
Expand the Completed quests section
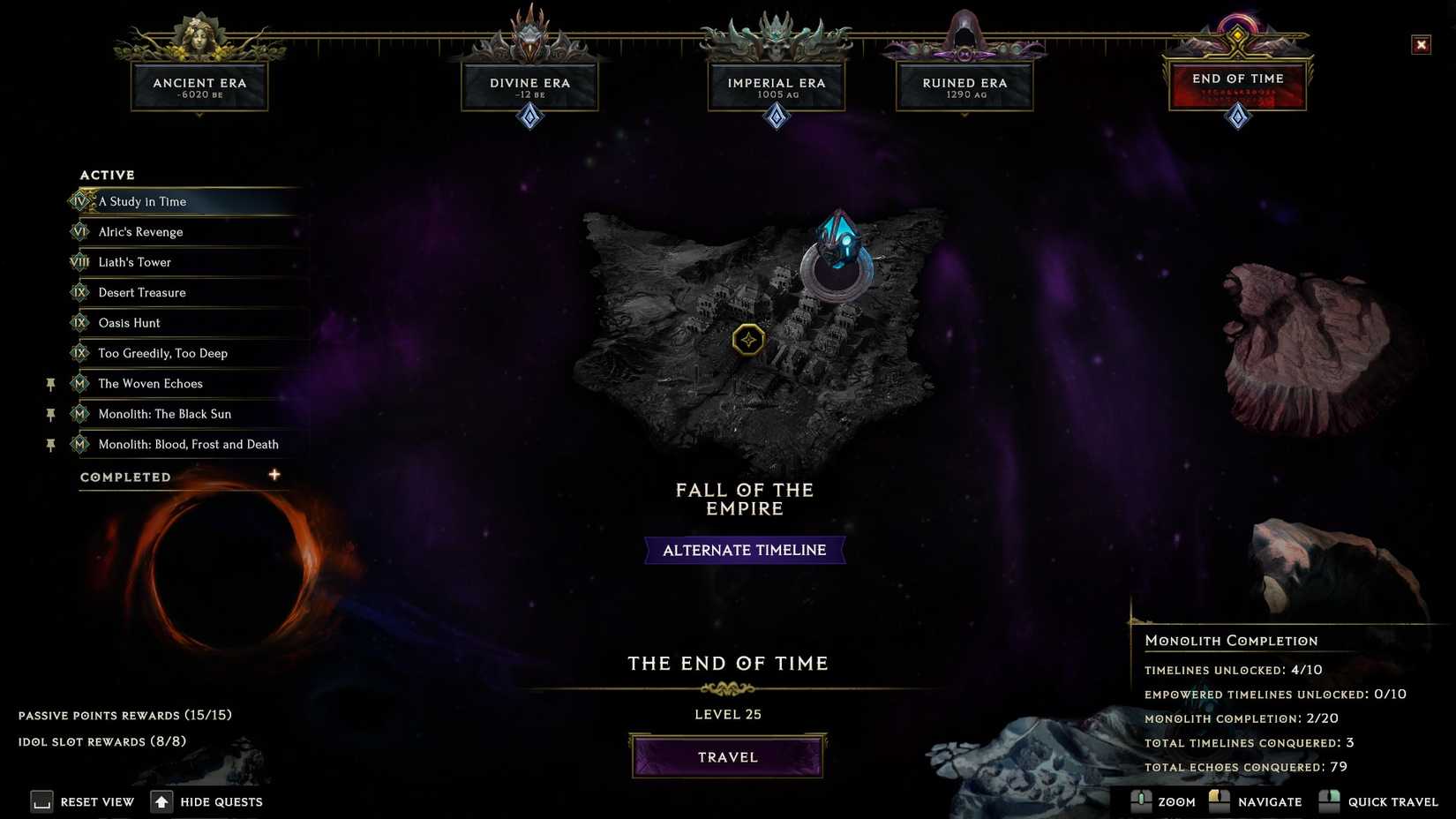274,474
